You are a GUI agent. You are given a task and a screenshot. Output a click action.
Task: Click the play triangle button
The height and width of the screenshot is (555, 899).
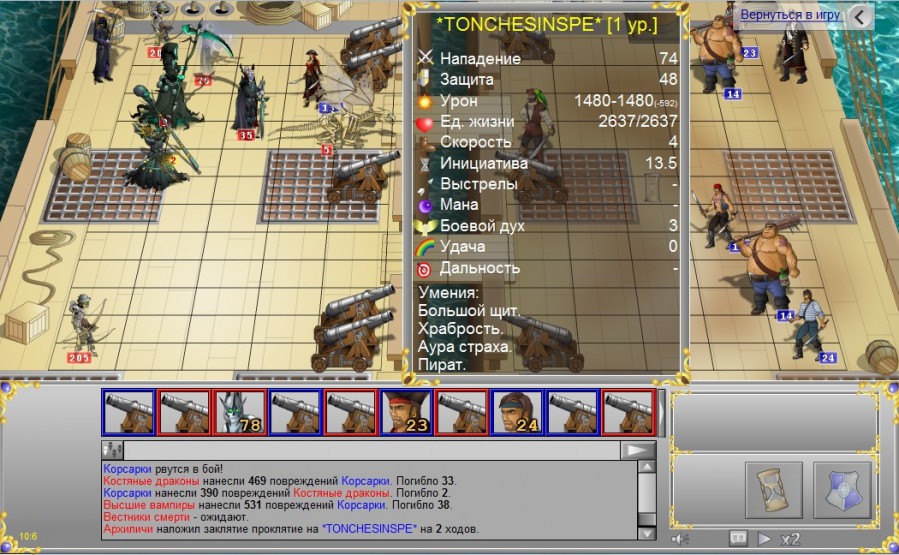click(764, 539)
